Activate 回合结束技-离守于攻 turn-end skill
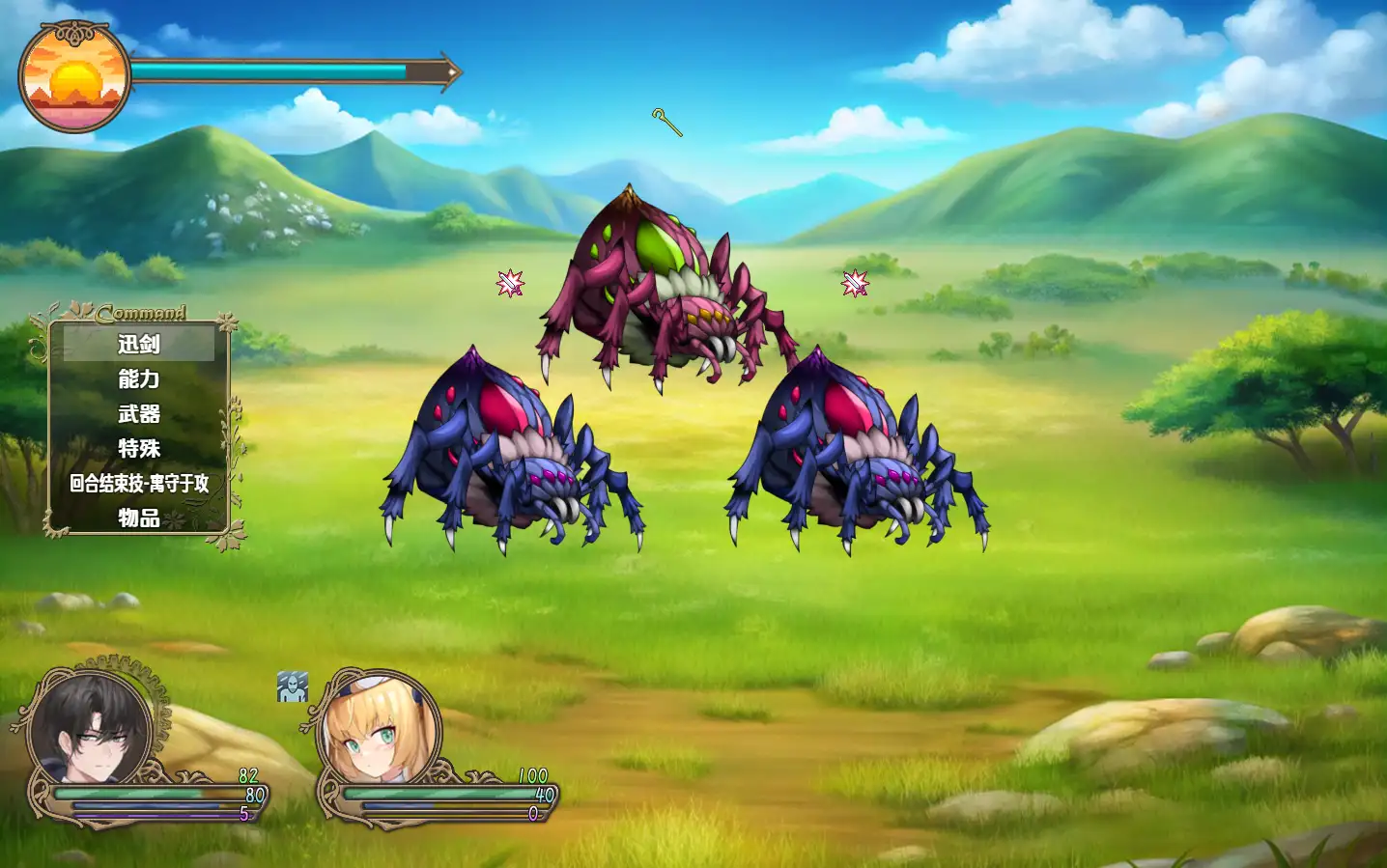Viewport: 1387px width, 868px height. coord(139,483)
